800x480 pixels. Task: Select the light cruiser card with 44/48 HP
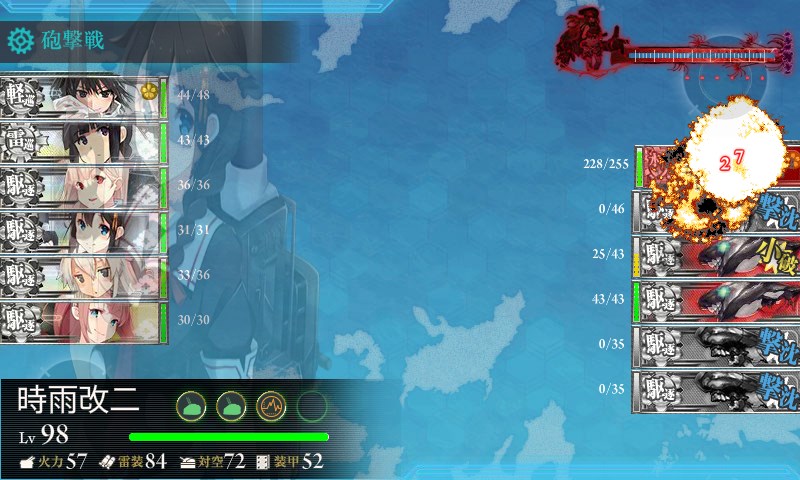point(83,97)
